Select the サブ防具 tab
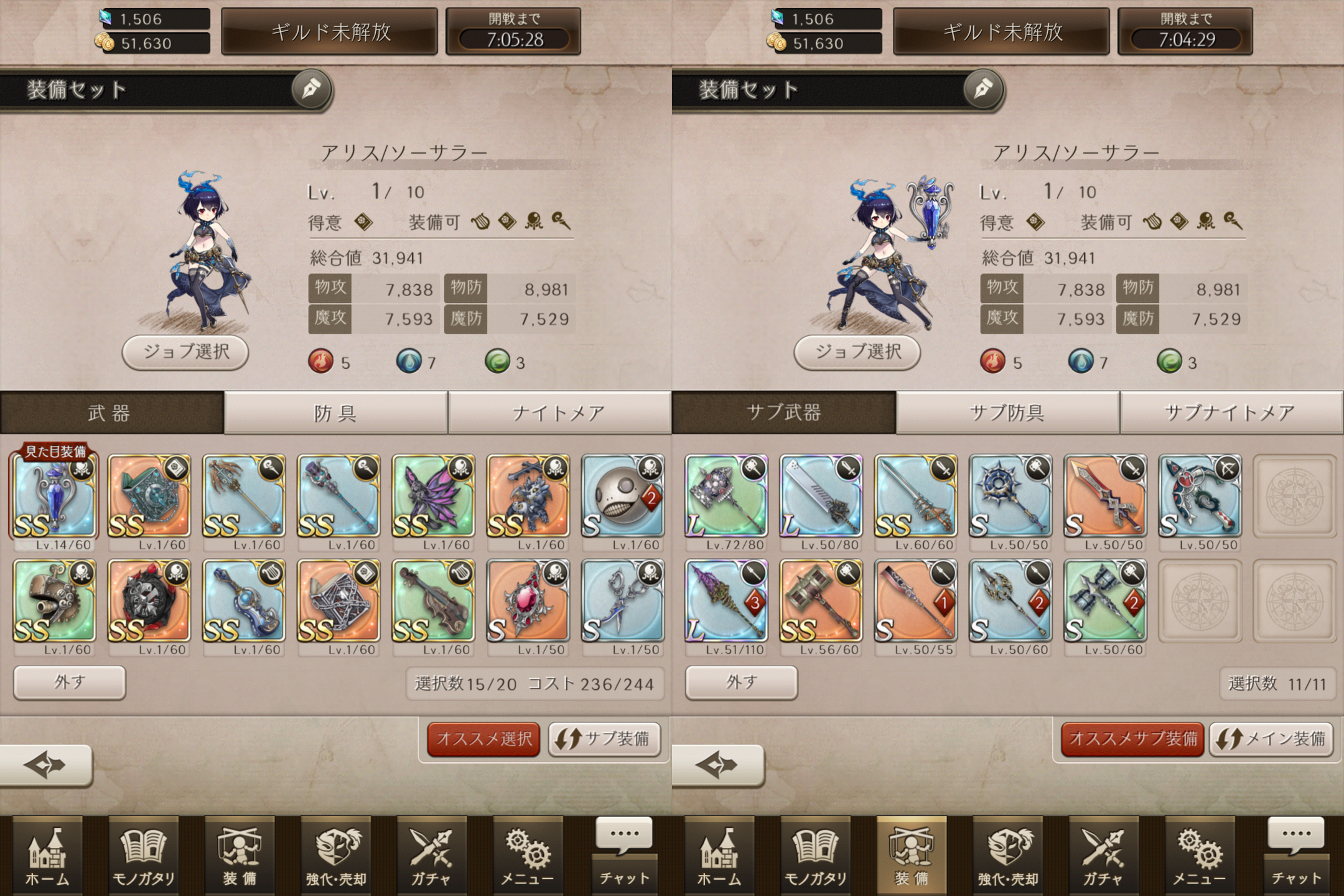 (x=1007, y=413)
